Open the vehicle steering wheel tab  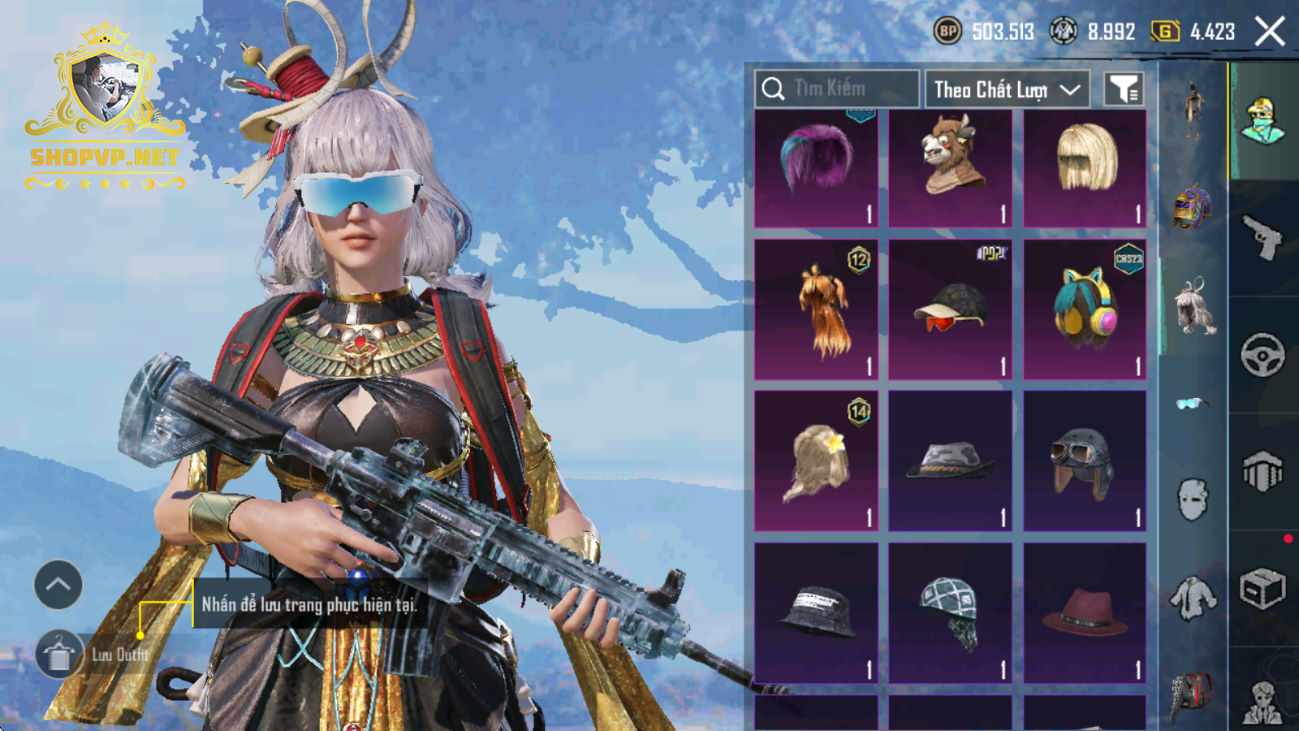click(1262, 354)
